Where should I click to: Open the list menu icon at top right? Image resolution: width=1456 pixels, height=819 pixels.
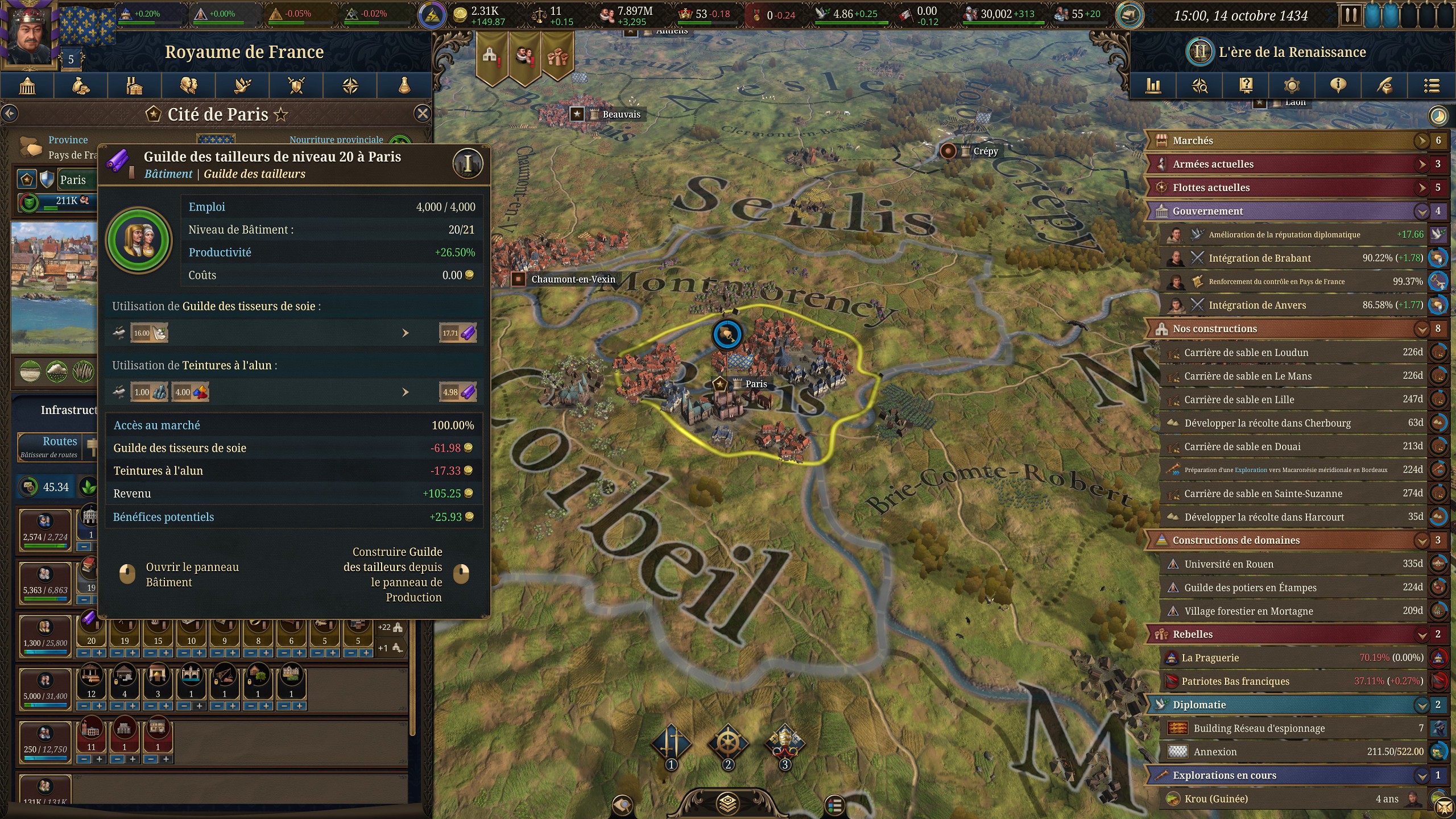coord(1431,86)
